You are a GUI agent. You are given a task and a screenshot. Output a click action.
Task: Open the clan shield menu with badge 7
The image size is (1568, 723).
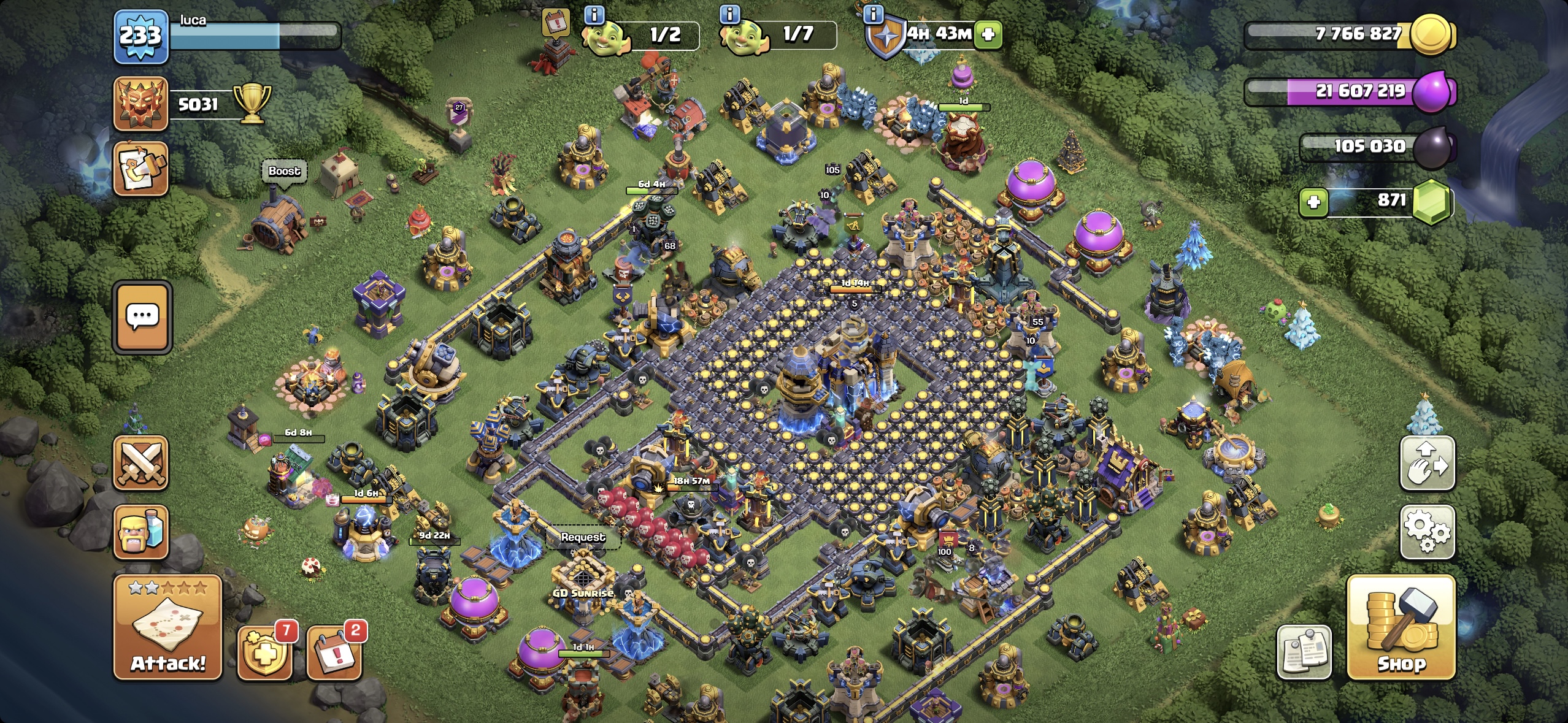click(x=265, y=655)
